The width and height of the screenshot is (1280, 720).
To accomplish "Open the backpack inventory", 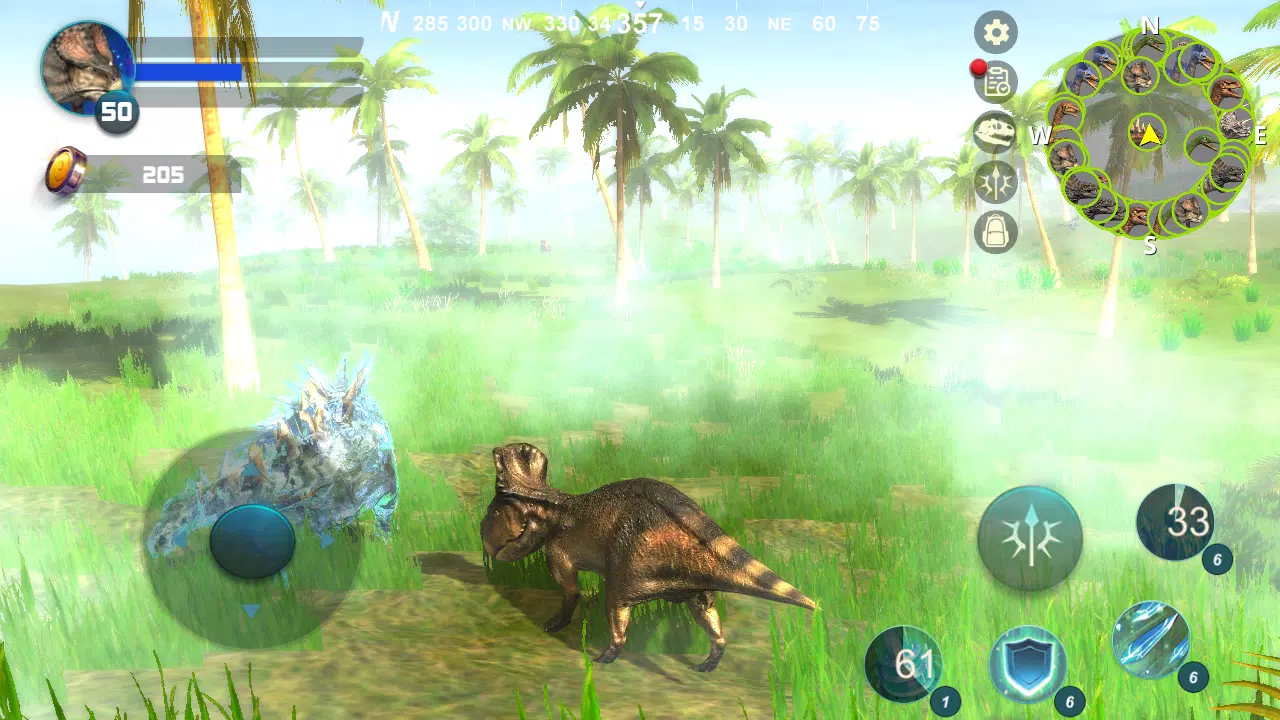I will 994,232.
